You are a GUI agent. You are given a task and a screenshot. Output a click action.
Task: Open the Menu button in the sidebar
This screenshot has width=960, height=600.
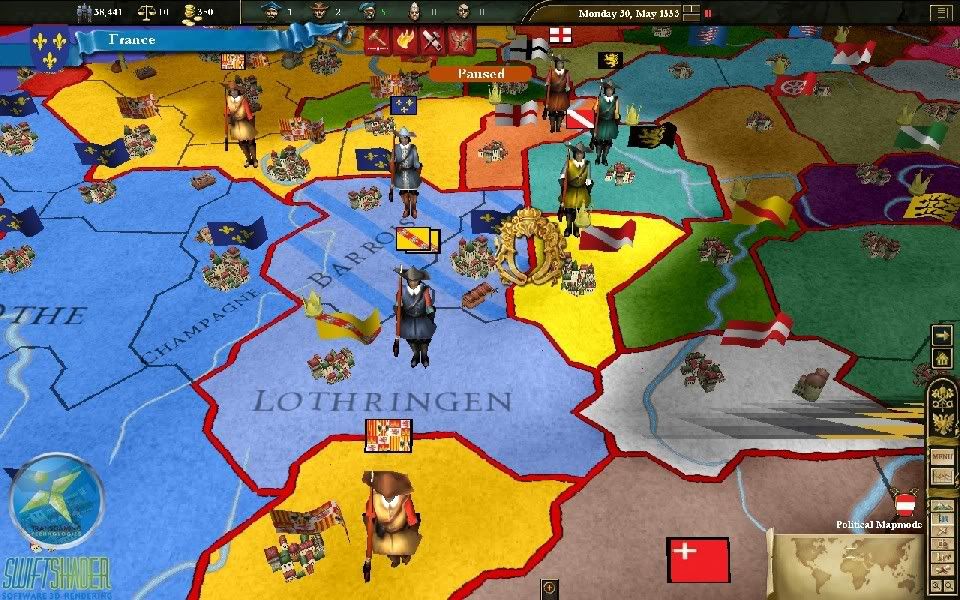(942, 456)
